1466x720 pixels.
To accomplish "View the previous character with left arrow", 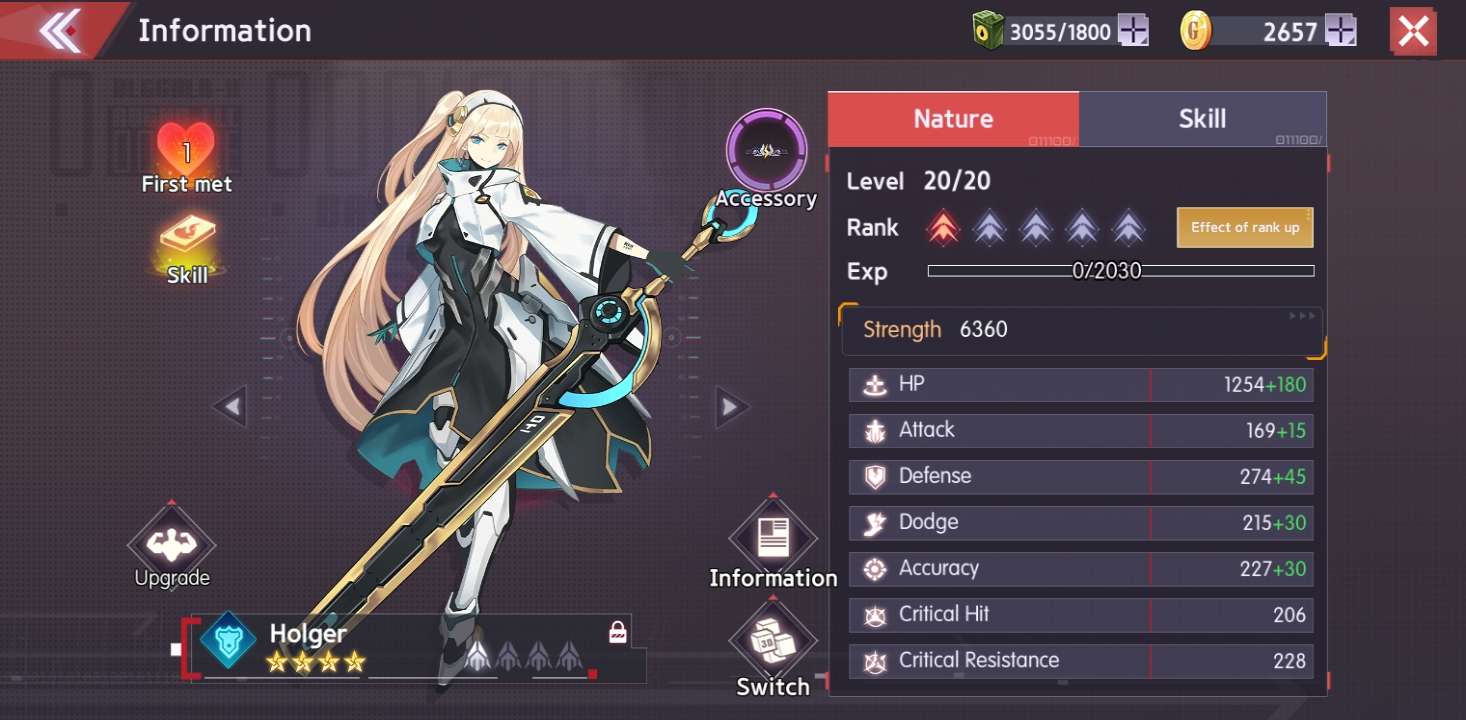I will (231, 407).
